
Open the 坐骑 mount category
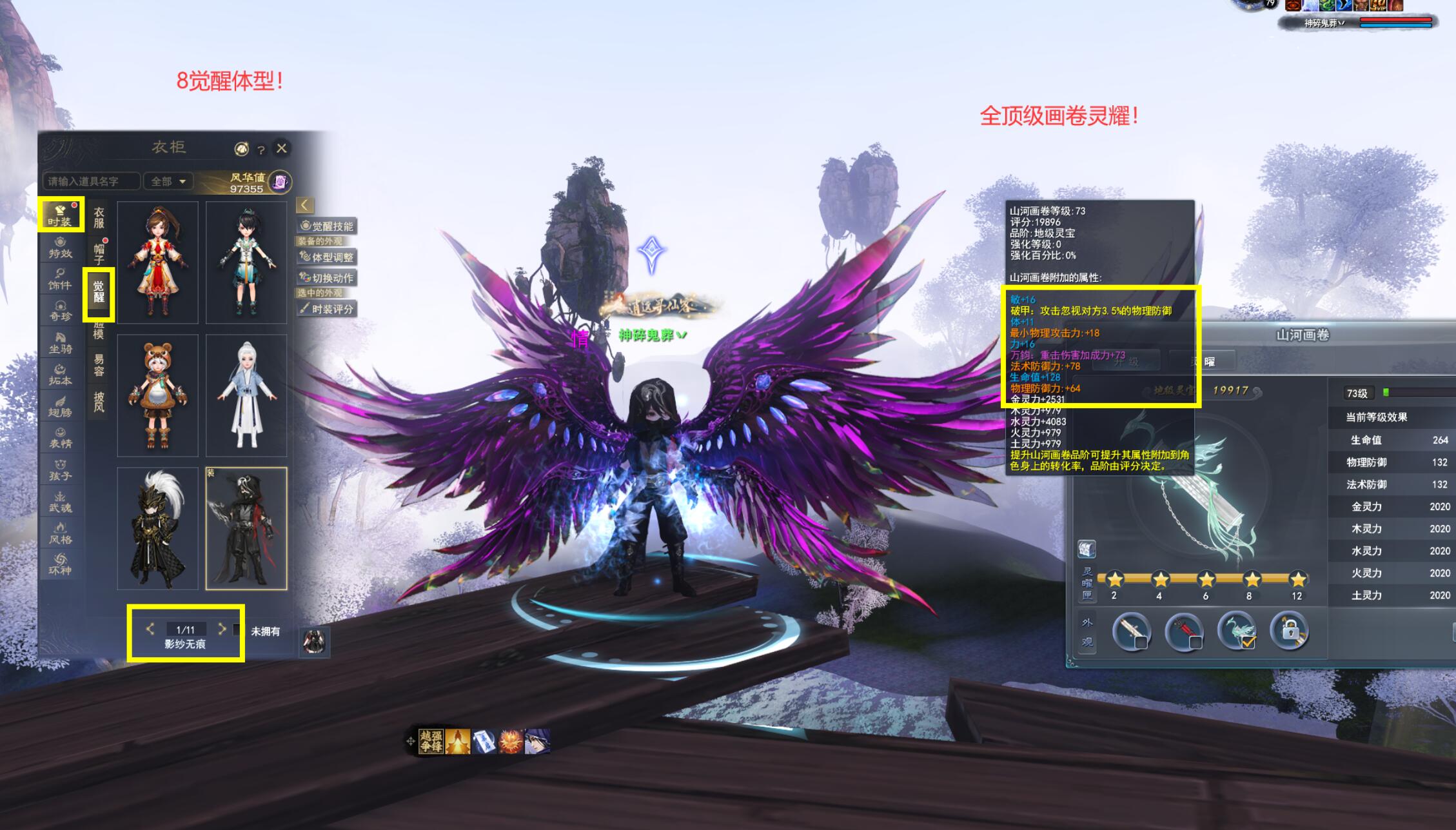61,342
